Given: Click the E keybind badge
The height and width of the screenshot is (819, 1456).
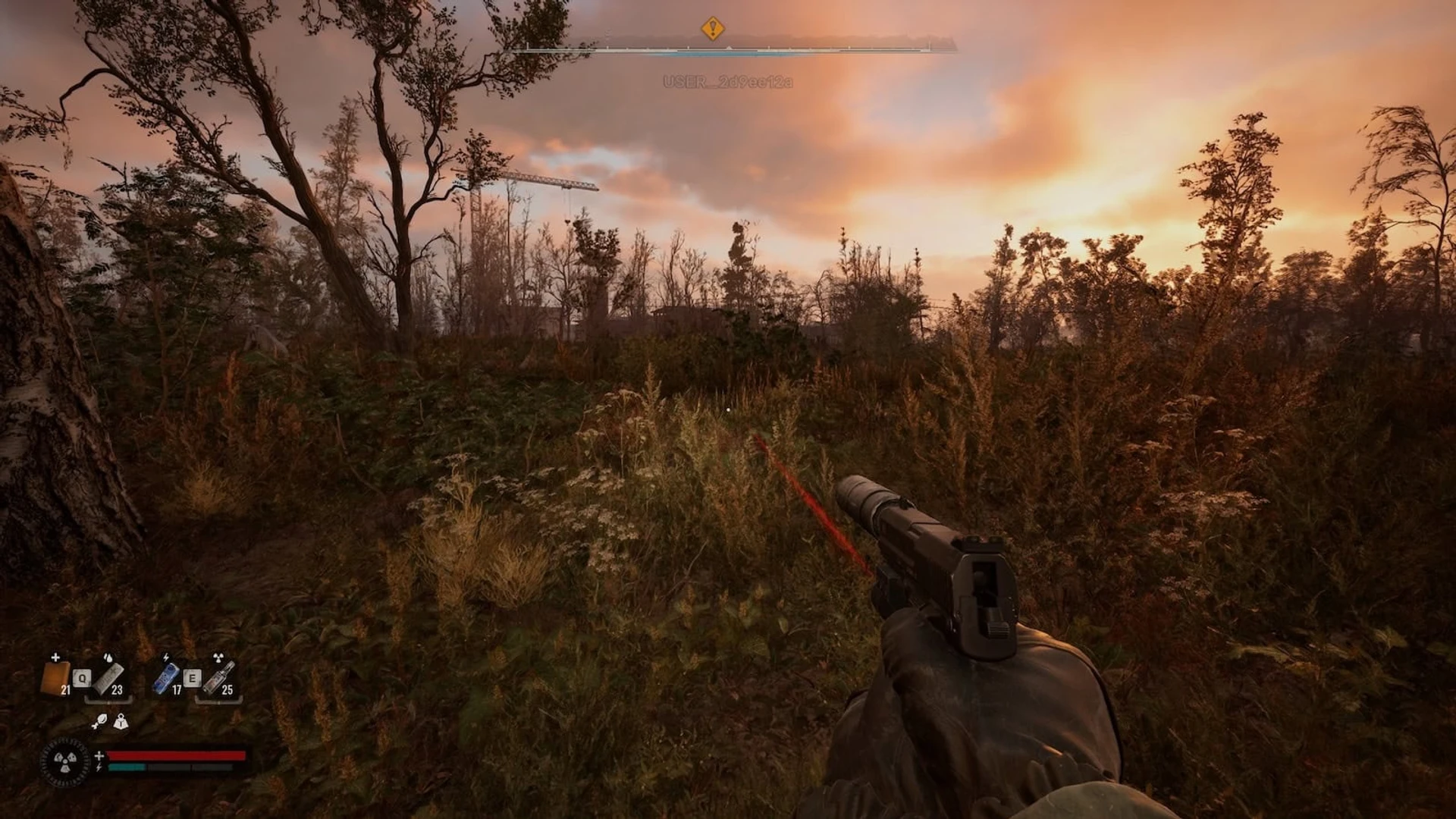Looking at the screenshot, I should pos(193,678).
